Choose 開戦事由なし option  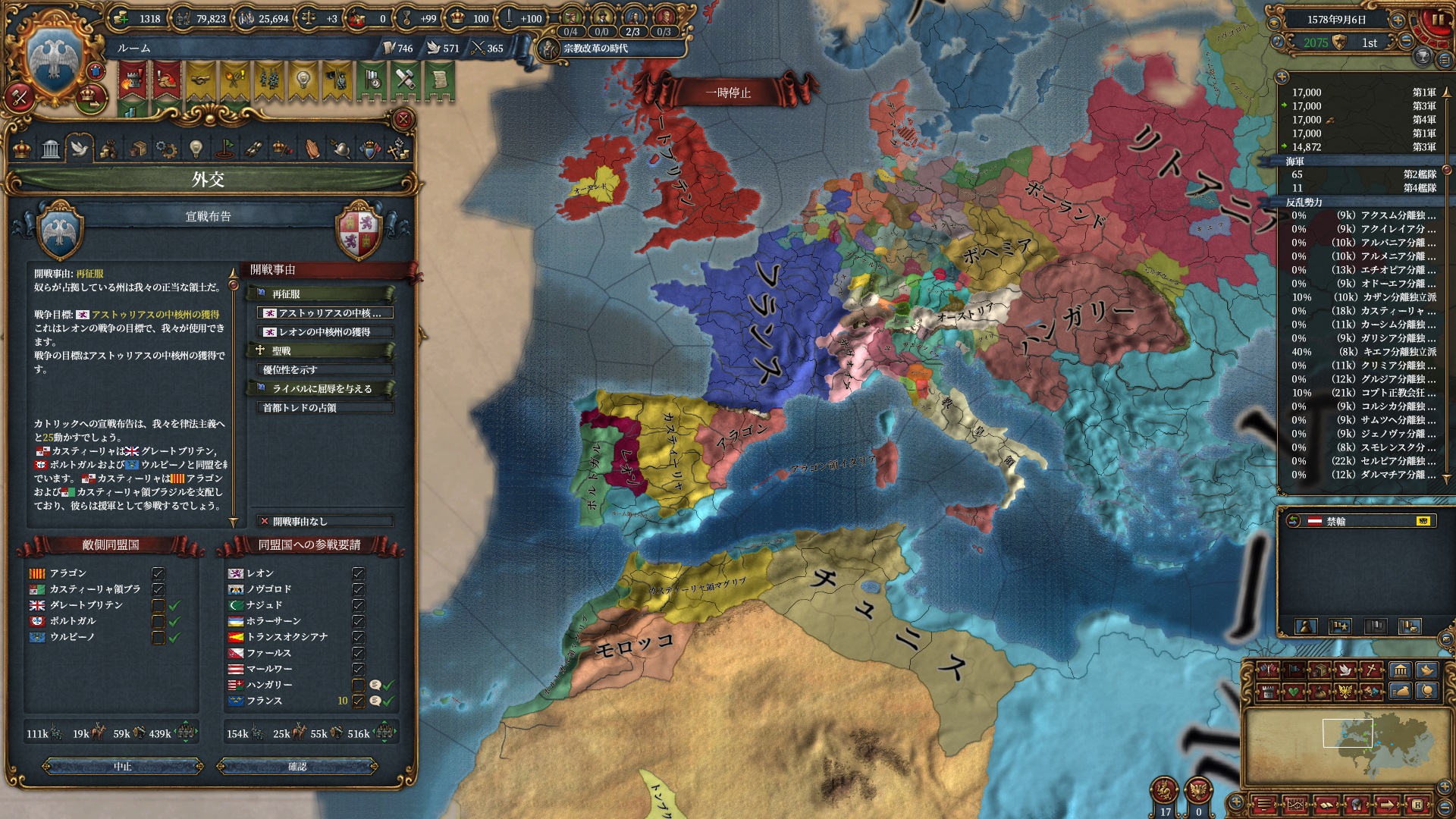(326, 522)
